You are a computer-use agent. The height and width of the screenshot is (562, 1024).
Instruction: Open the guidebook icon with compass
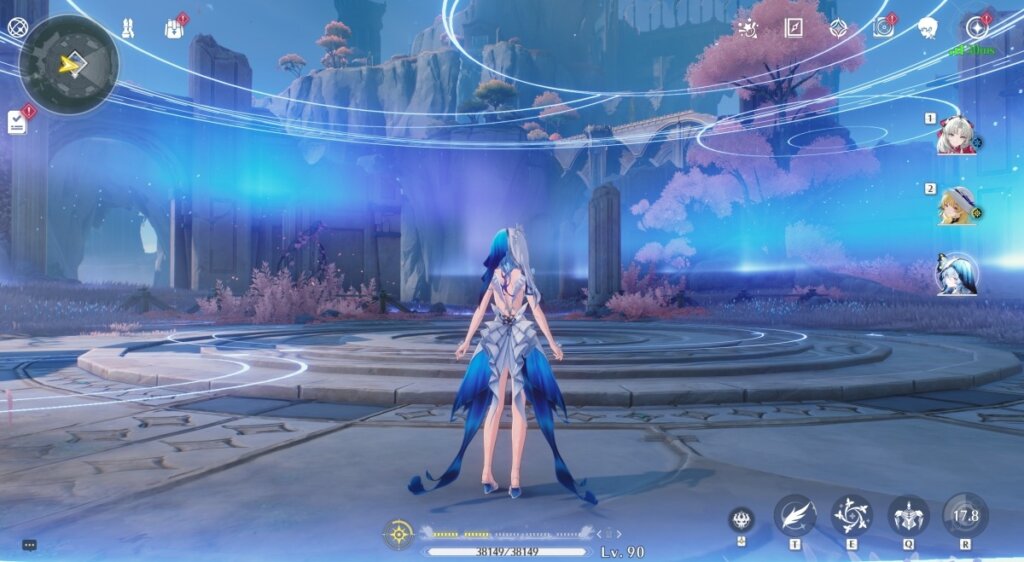tap(794, 28)
